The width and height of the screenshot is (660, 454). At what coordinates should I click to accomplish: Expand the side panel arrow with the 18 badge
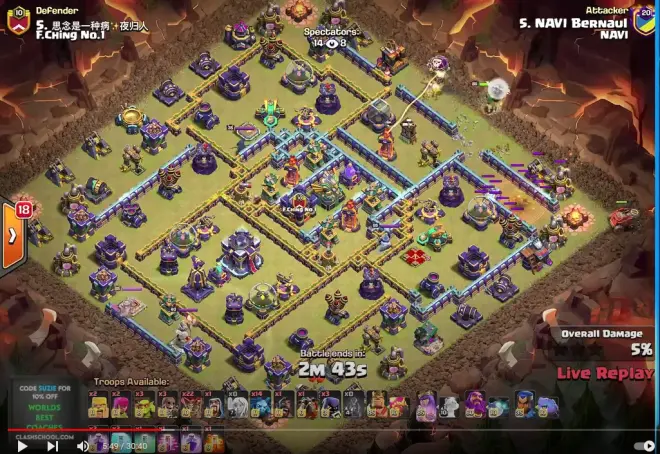coord(12,236)
